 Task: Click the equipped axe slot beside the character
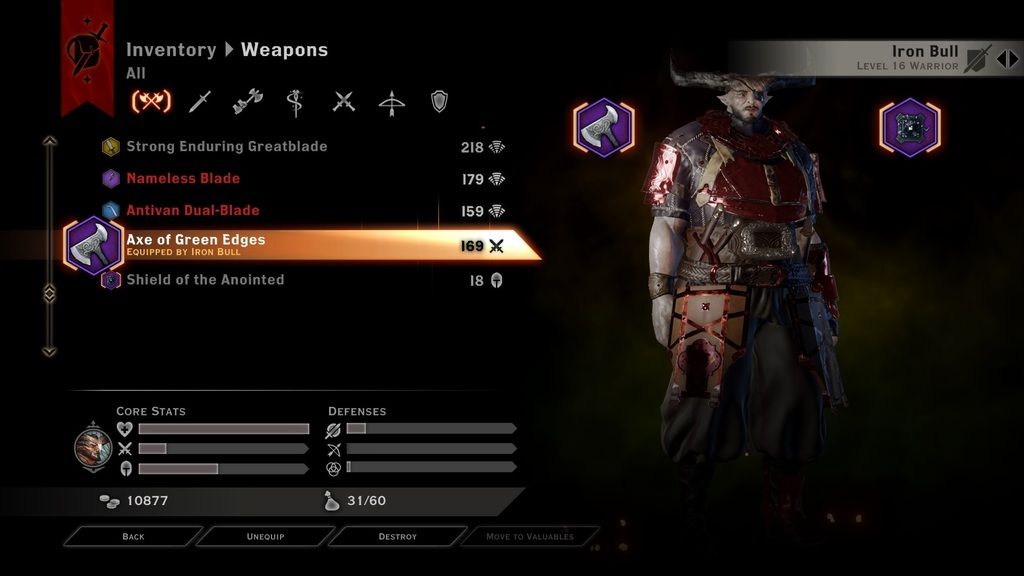(604, 127)
